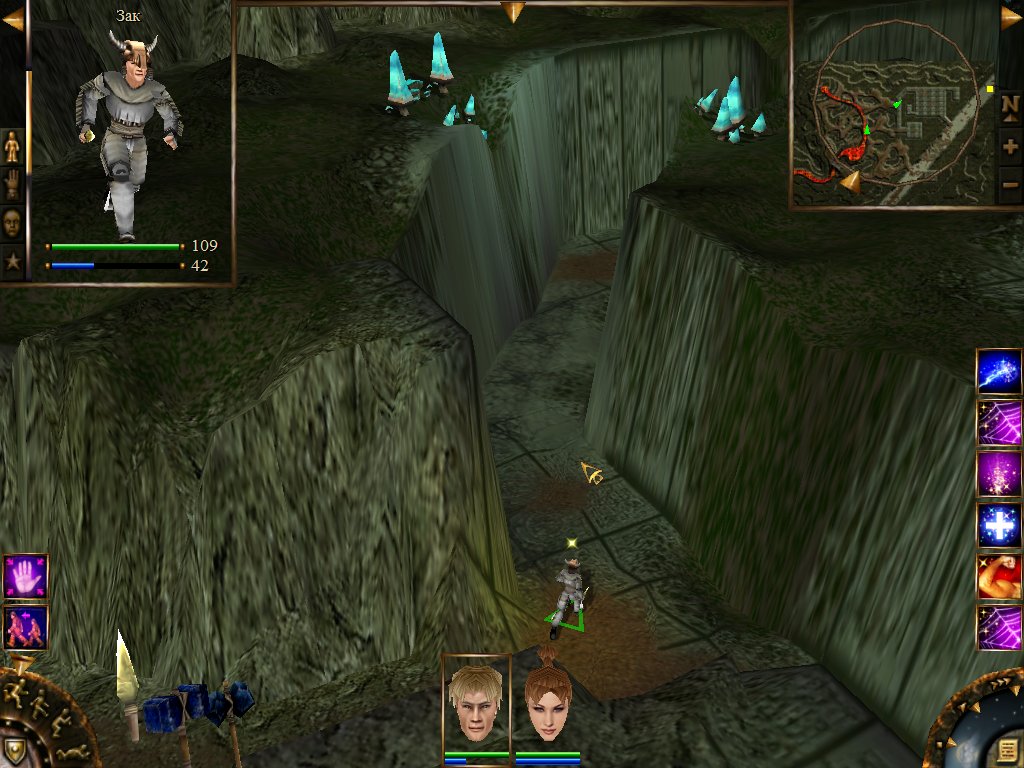
Task: Activate the follow-the-leader walking figures icon
Action: click(25, 628)
